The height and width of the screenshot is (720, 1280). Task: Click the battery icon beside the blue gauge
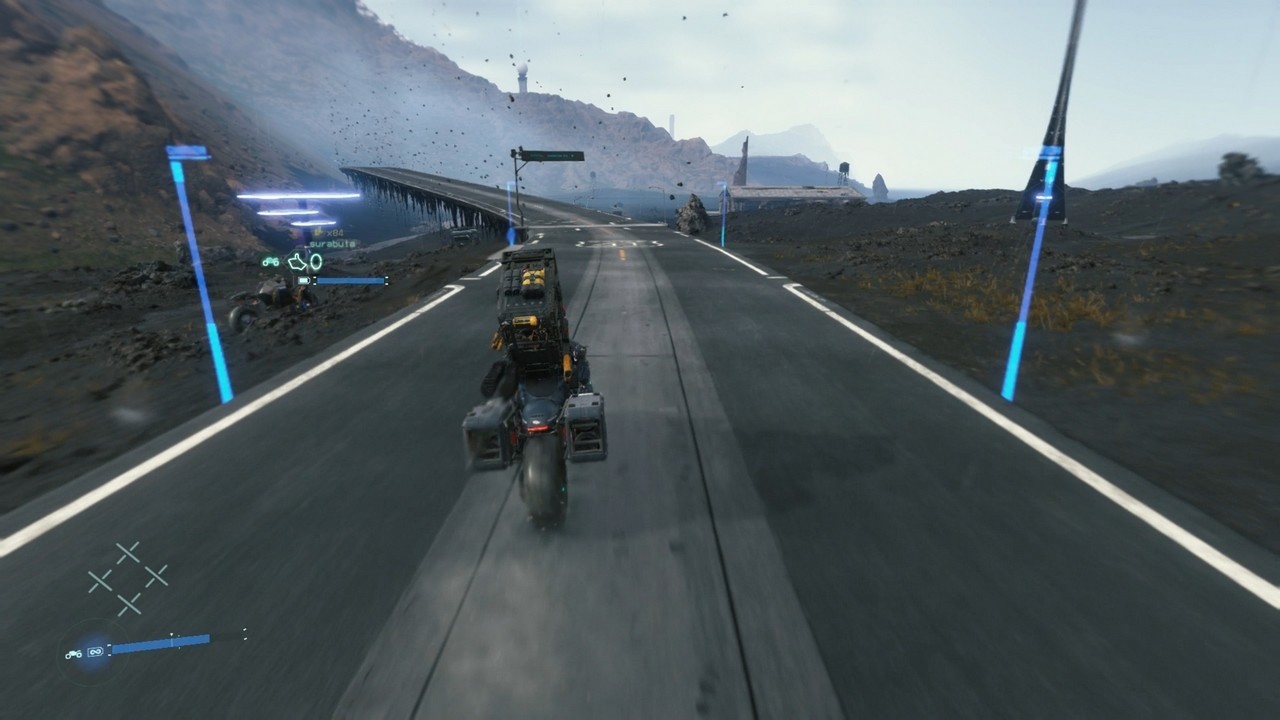pos(303,280)
